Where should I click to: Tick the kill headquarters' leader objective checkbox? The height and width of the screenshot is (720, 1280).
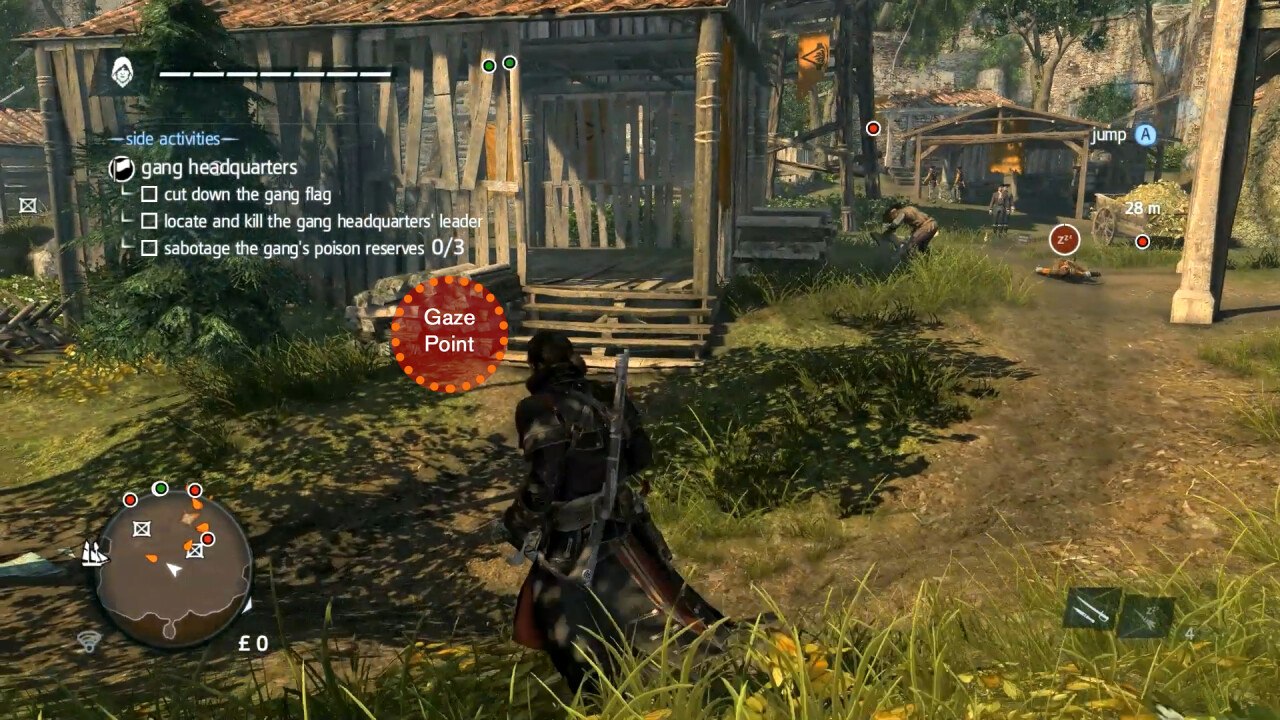click(149, 221)
